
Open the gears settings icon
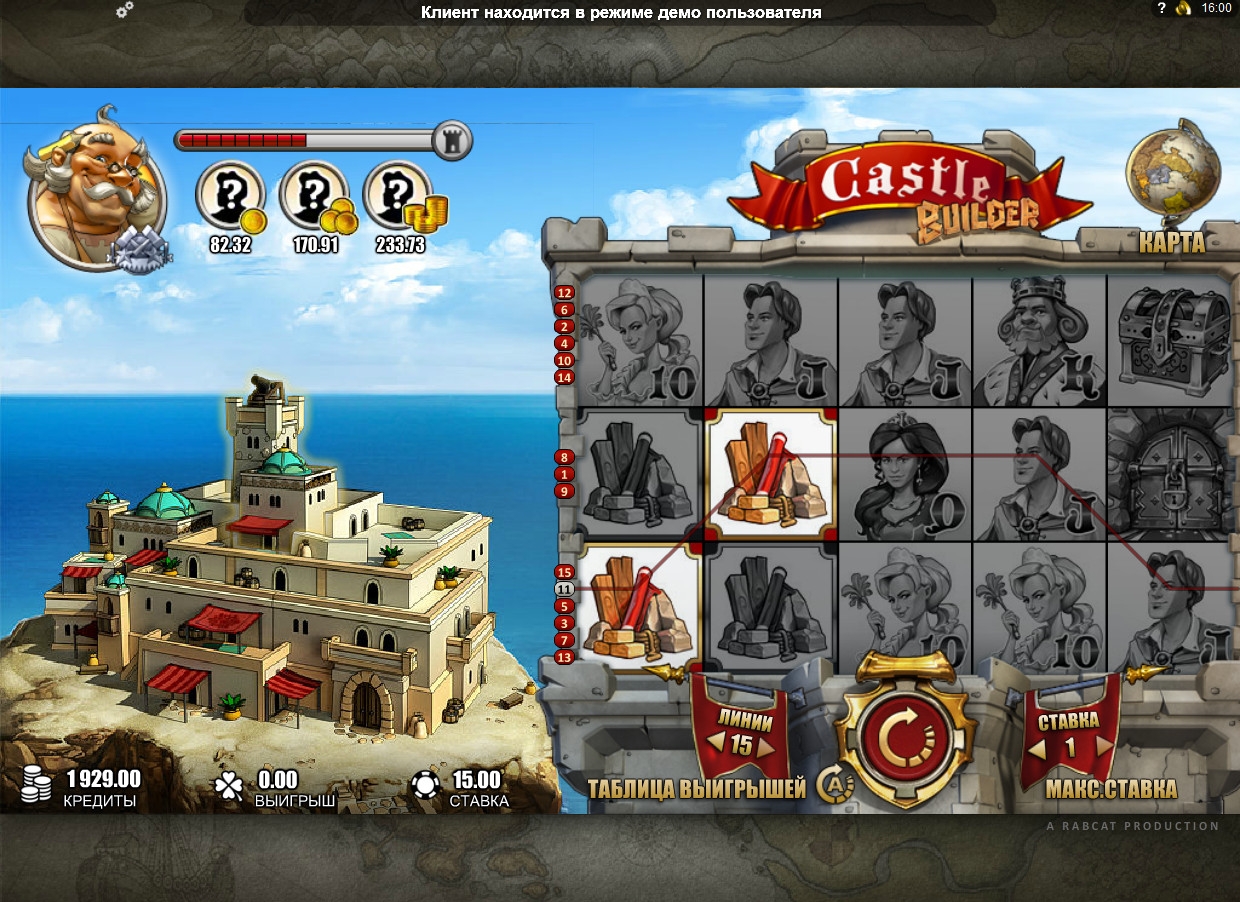coord(125,11)
